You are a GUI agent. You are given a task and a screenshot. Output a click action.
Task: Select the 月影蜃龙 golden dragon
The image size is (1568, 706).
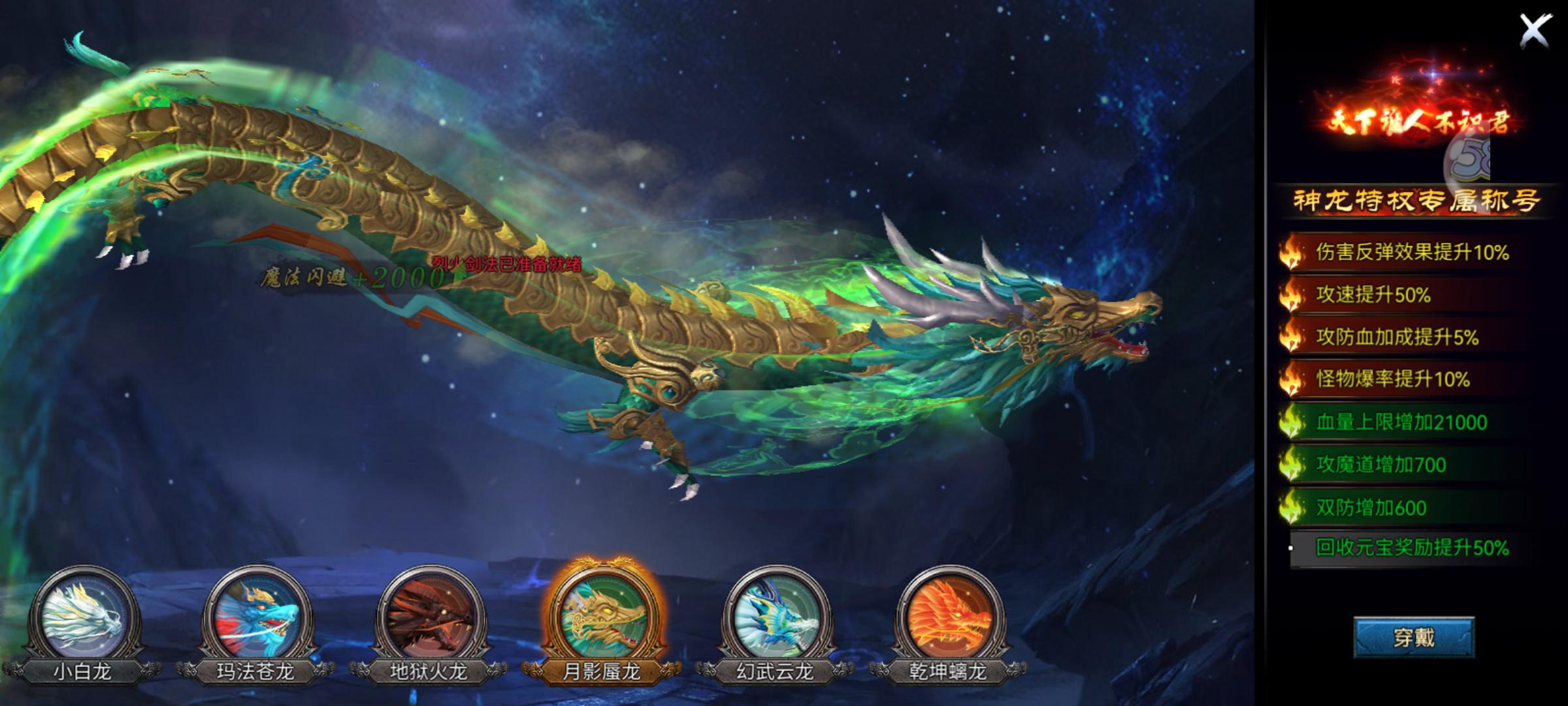point(602,617)
